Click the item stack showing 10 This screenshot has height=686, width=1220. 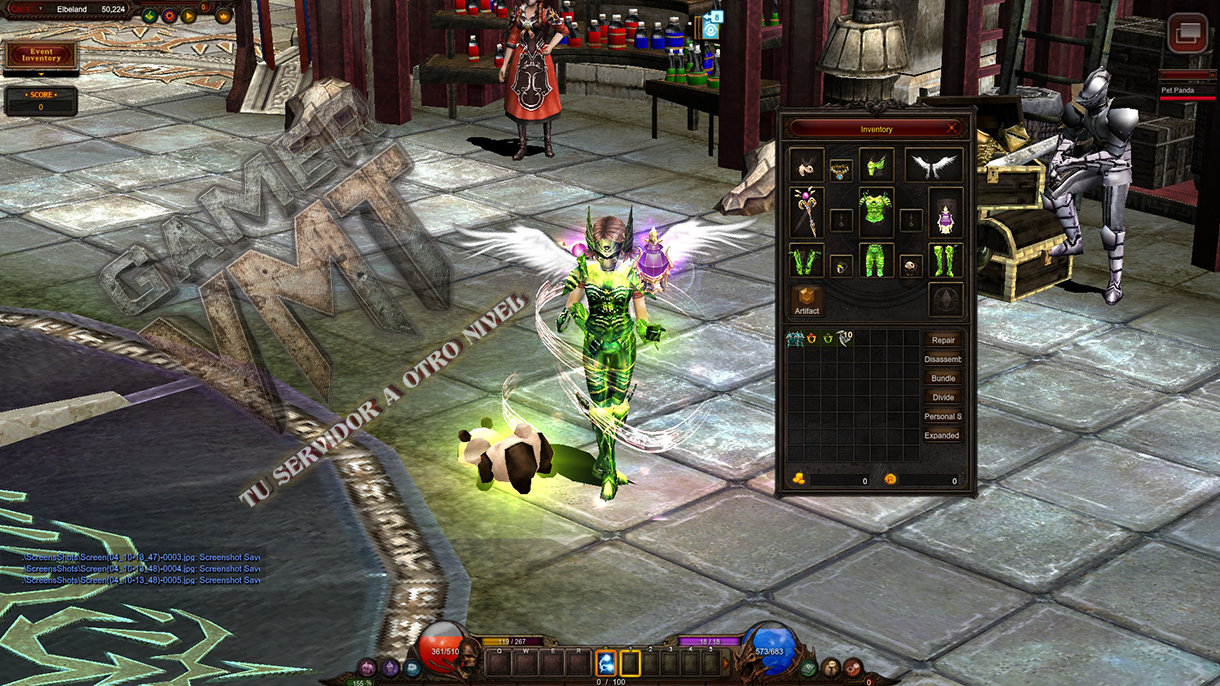[x=845, y=339]
